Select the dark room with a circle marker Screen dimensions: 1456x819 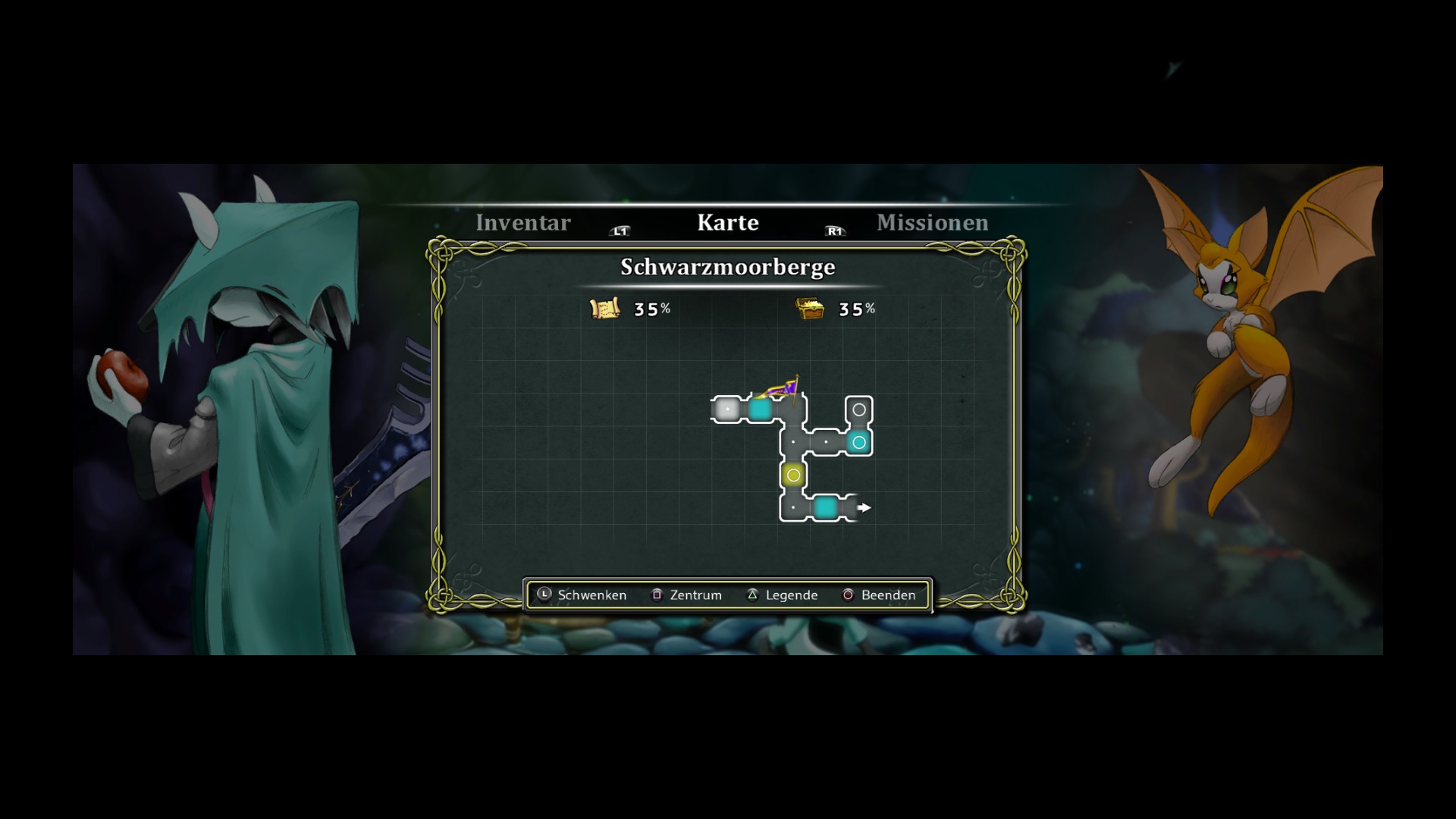click(858, 409)
